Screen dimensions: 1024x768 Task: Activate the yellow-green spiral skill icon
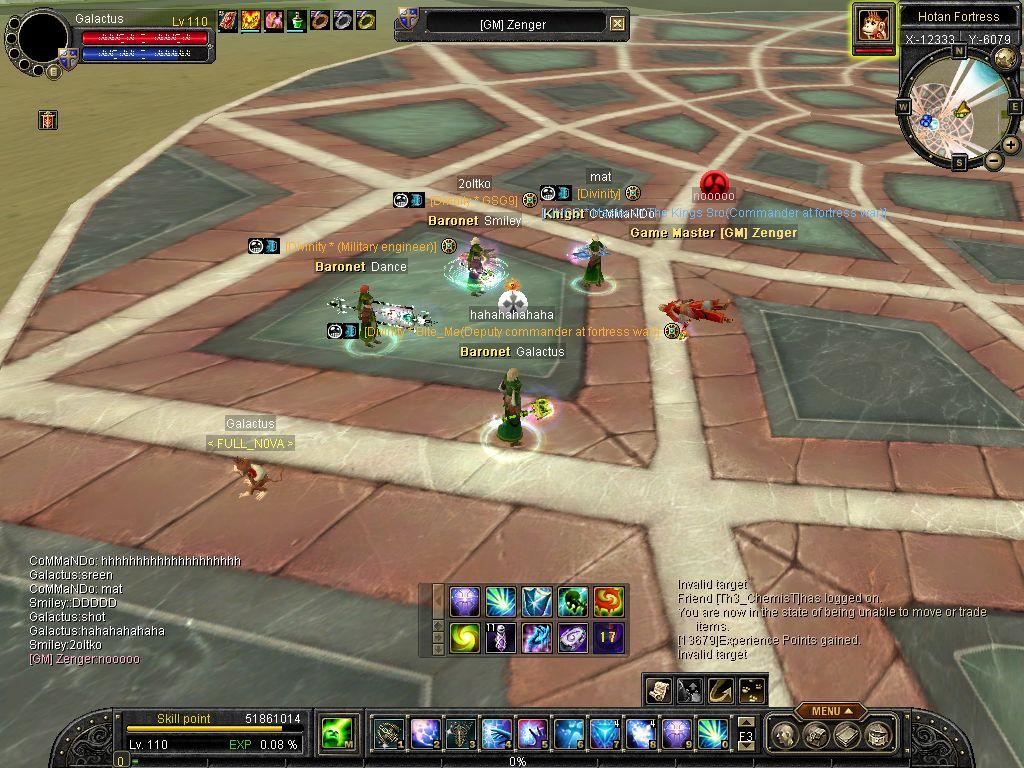[464, 638]
